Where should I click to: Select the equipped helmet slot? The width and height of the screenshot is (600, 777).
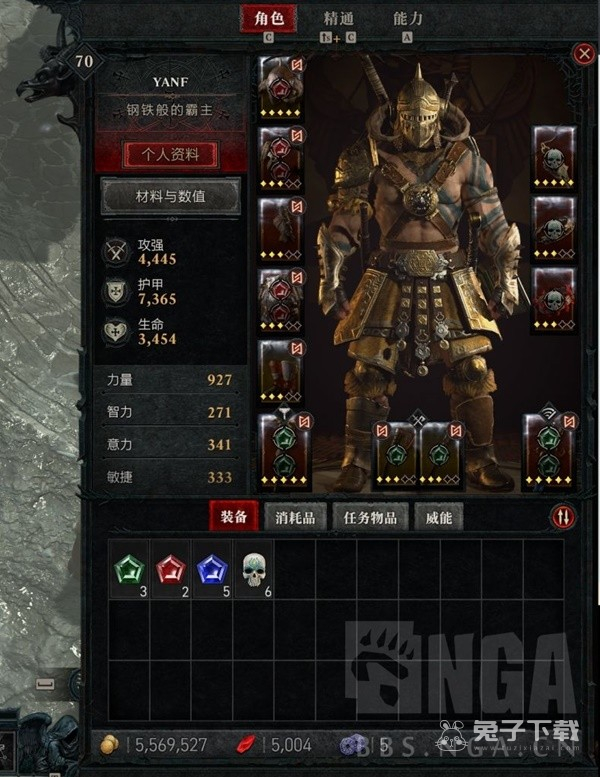pos(281,86)
